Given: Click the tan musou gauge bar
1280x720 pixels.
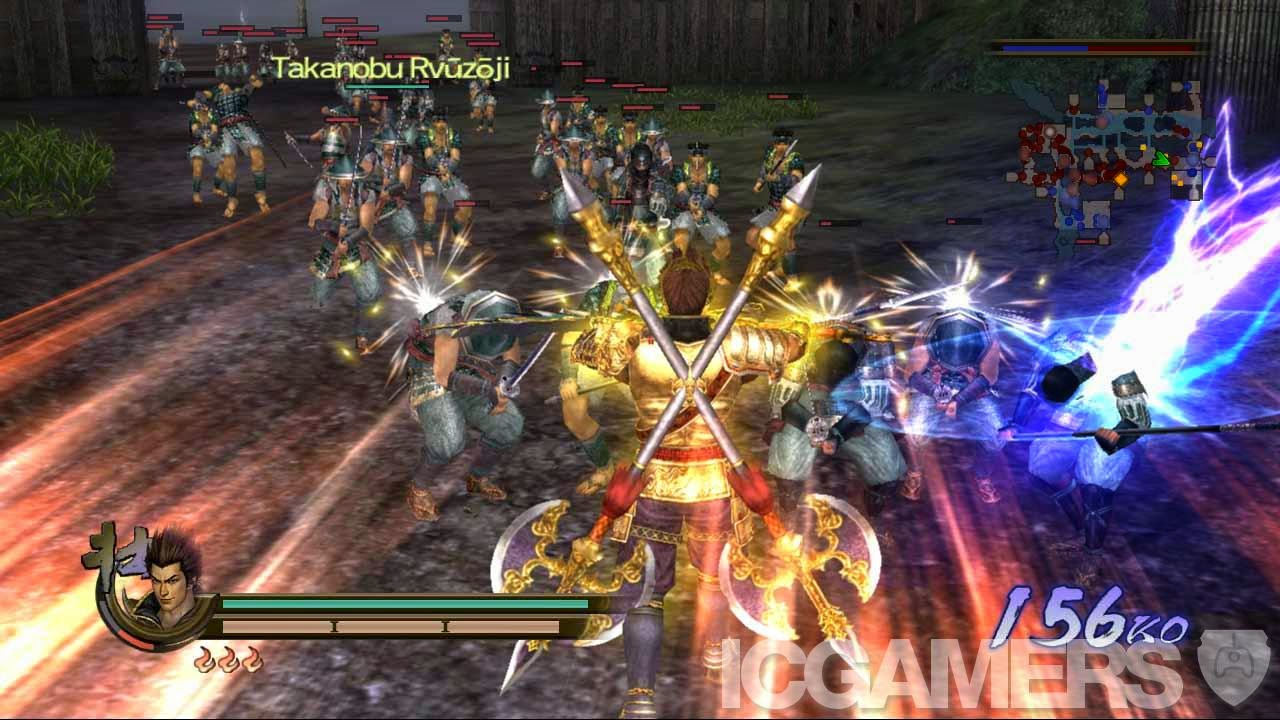Looking at the screenshot, I should [x=390, y=625].
